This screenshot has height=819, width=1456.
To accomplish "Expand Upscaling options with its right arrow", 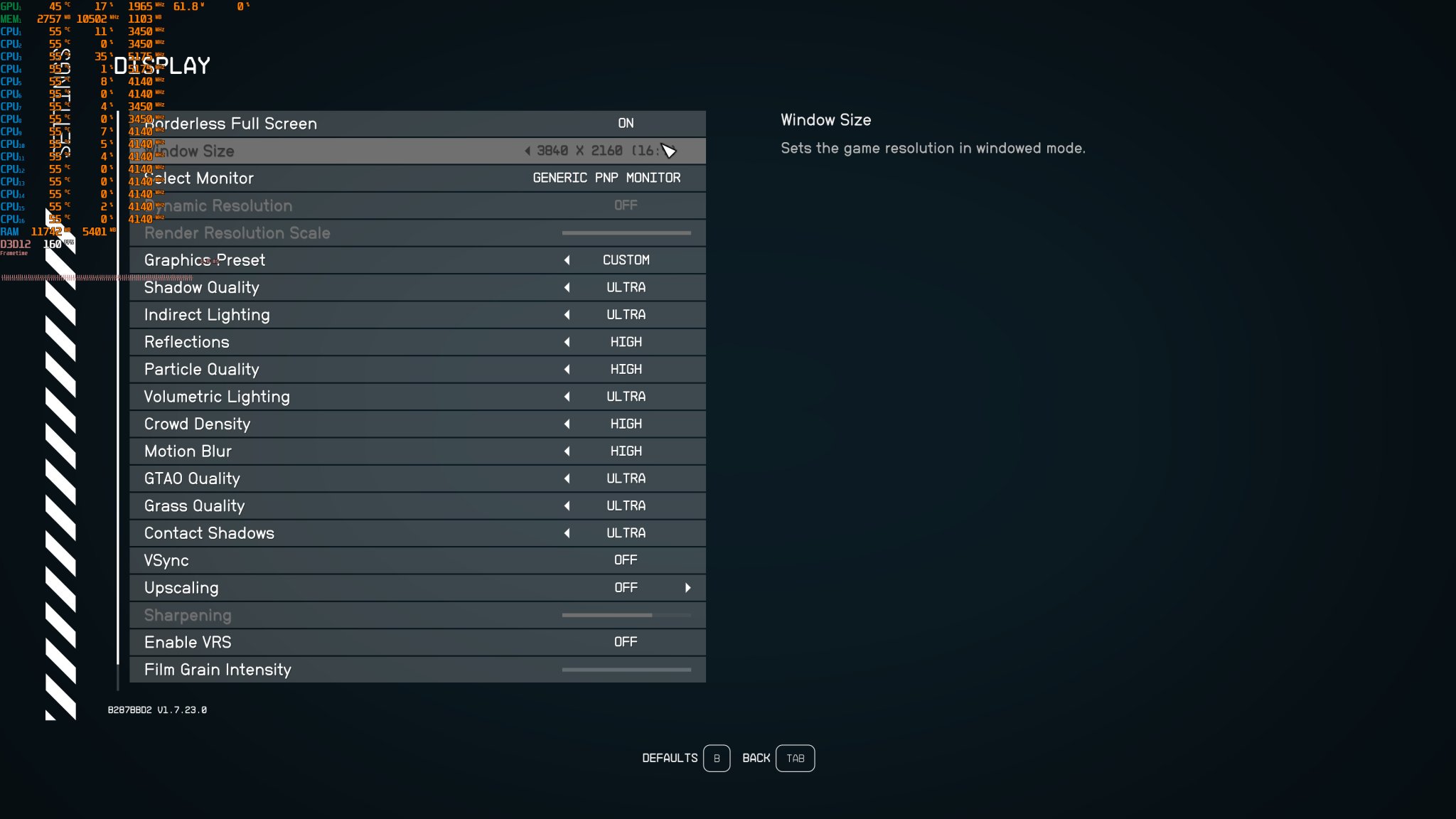I will (687, 588).
